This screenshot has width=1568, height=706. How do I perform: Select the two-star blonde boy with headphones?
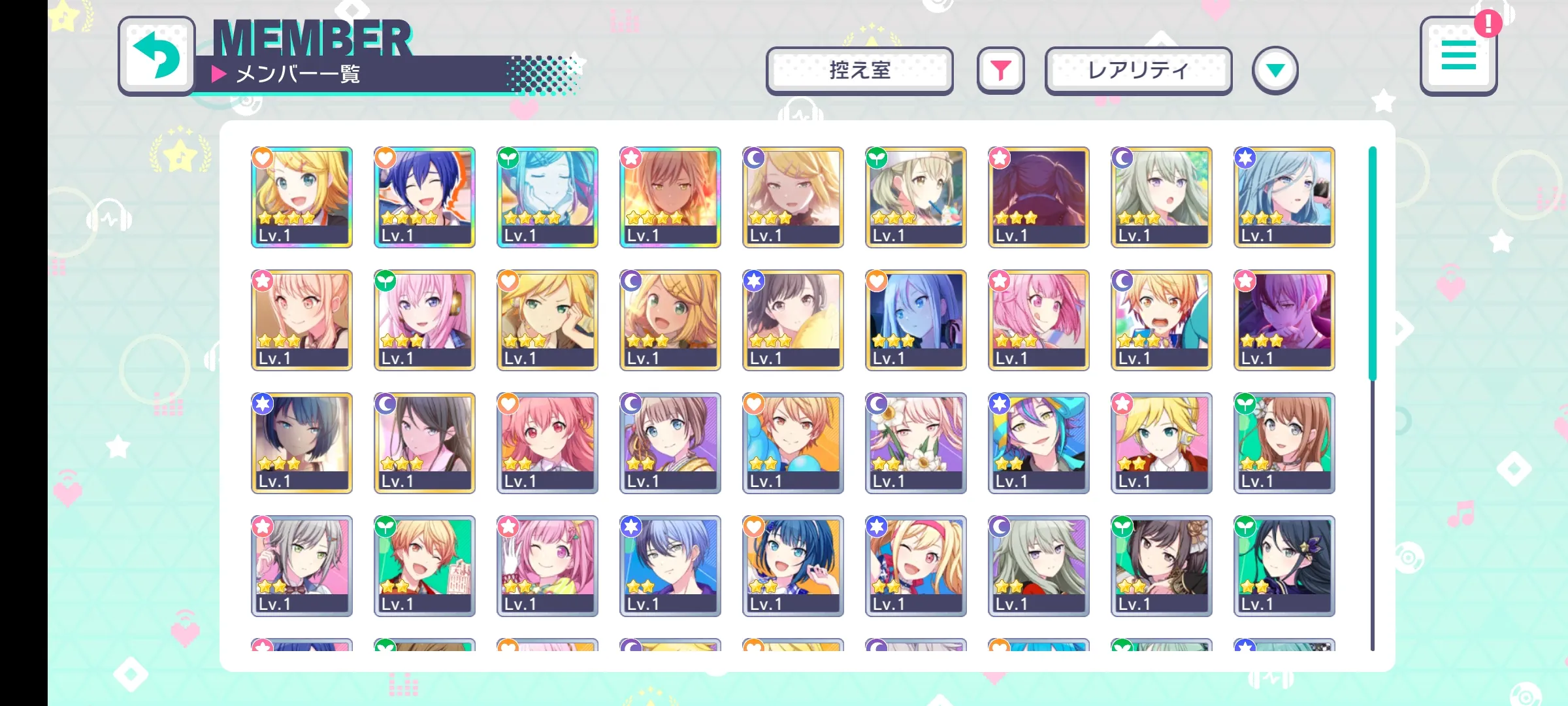1162,443
